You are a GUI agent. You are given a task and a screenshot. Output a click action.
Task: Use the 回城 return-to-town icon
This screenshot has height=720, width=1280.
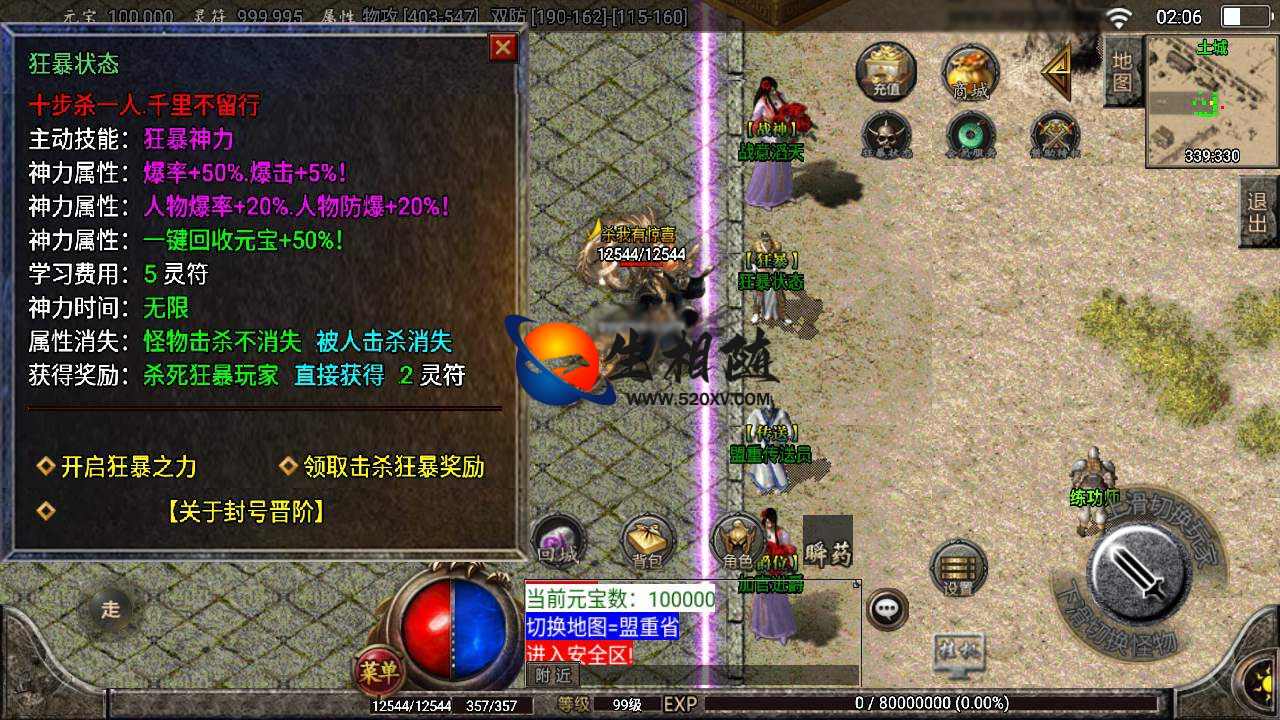560,540
